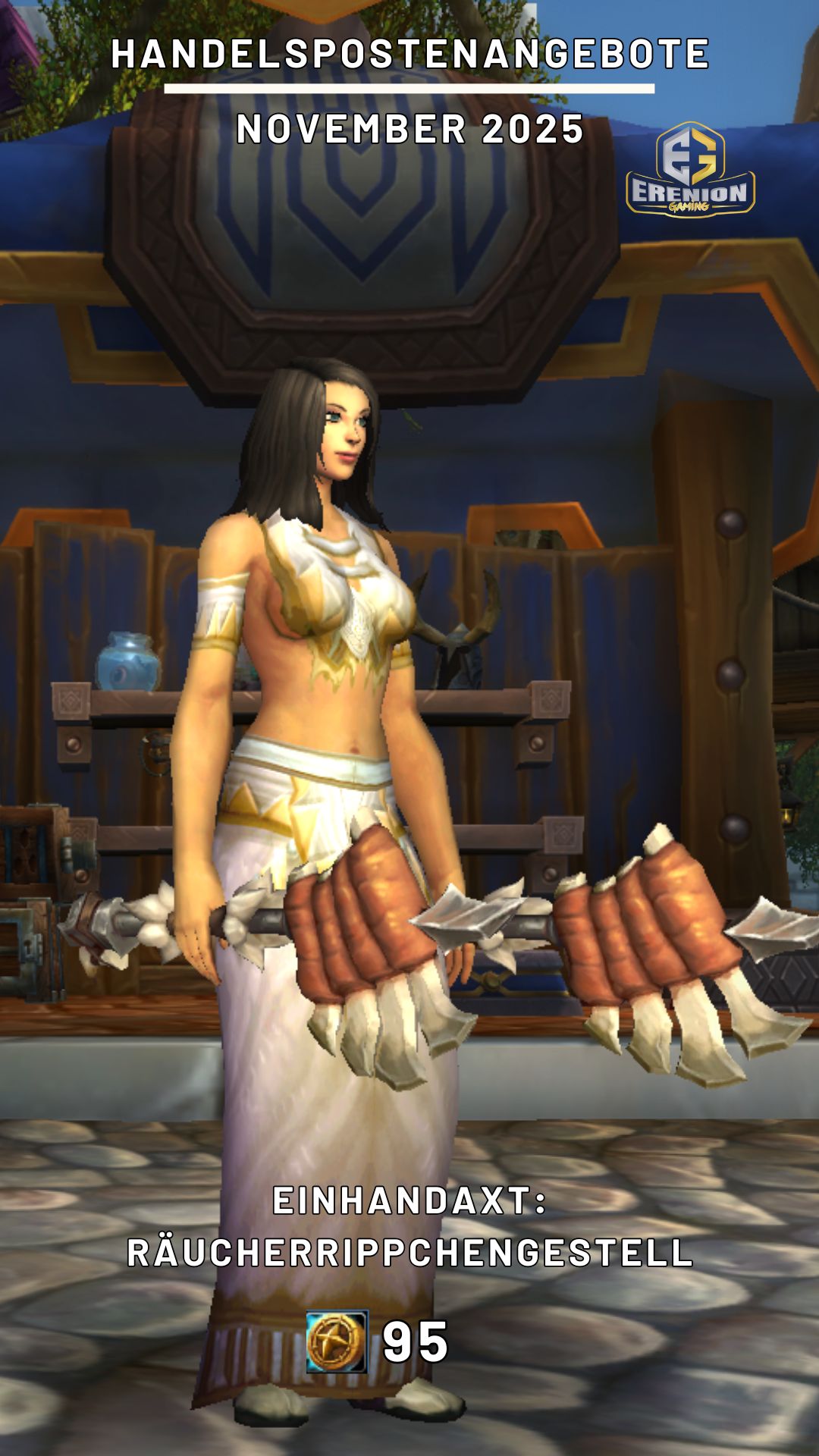Select the gold Trader's Tender coin icon

[x=337, y=1341]
